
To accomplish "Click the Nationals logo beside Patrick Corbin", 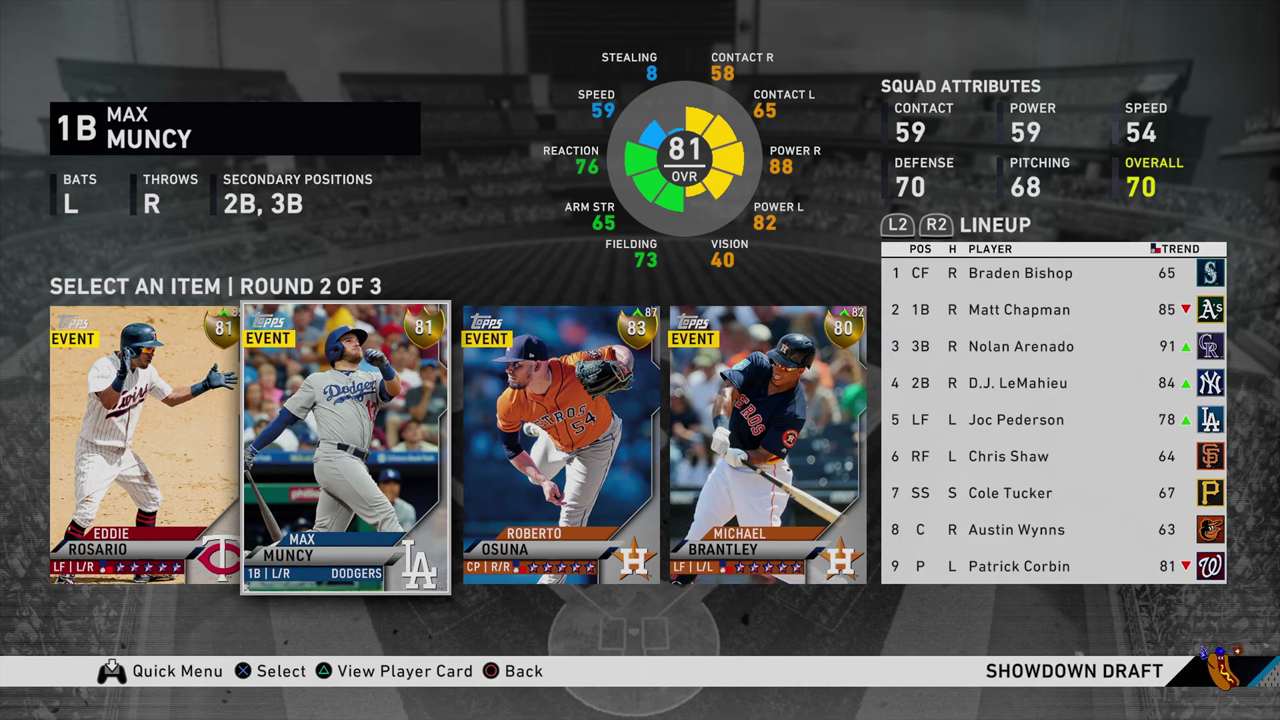I will pos(1210,566).
